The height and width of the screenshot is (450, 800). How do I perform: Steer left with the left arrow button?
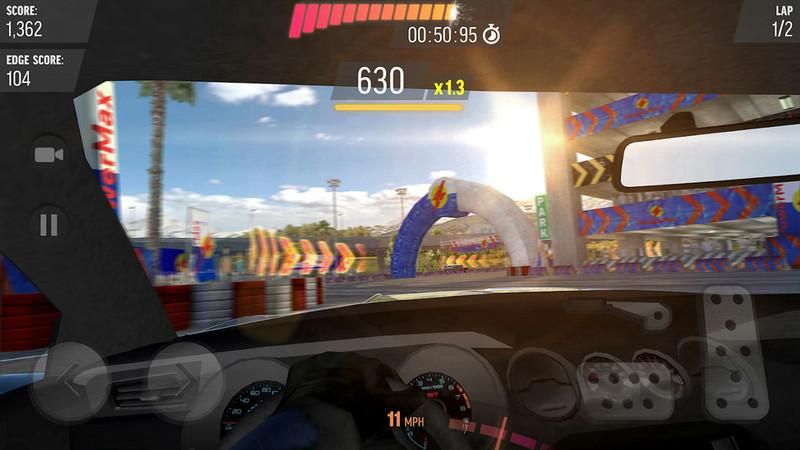pyautogui.click(x=68, y=381)
